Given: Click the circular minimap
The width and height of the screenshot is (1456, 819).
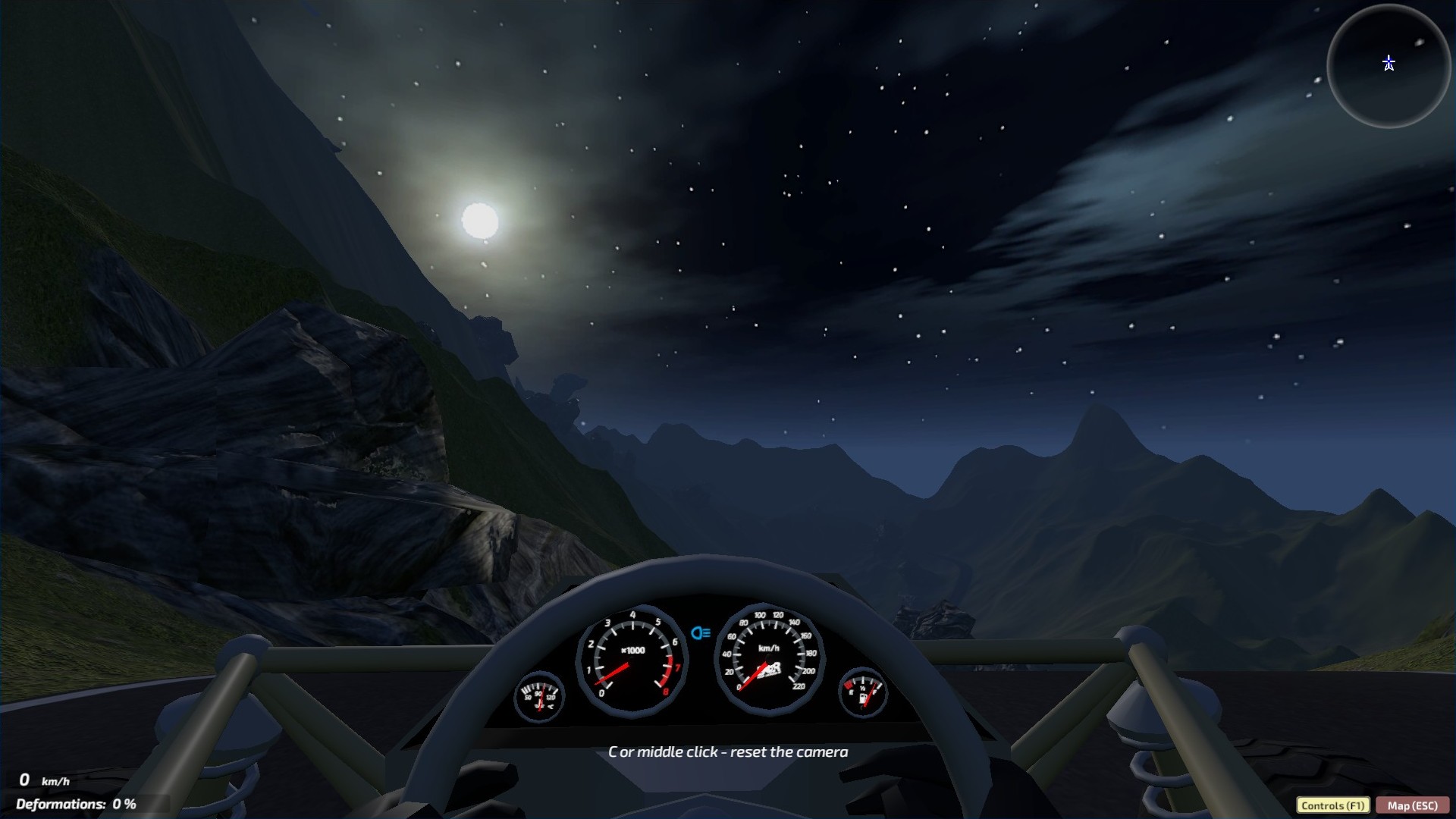Looking at the screenshot, I should coord(1389,67).
